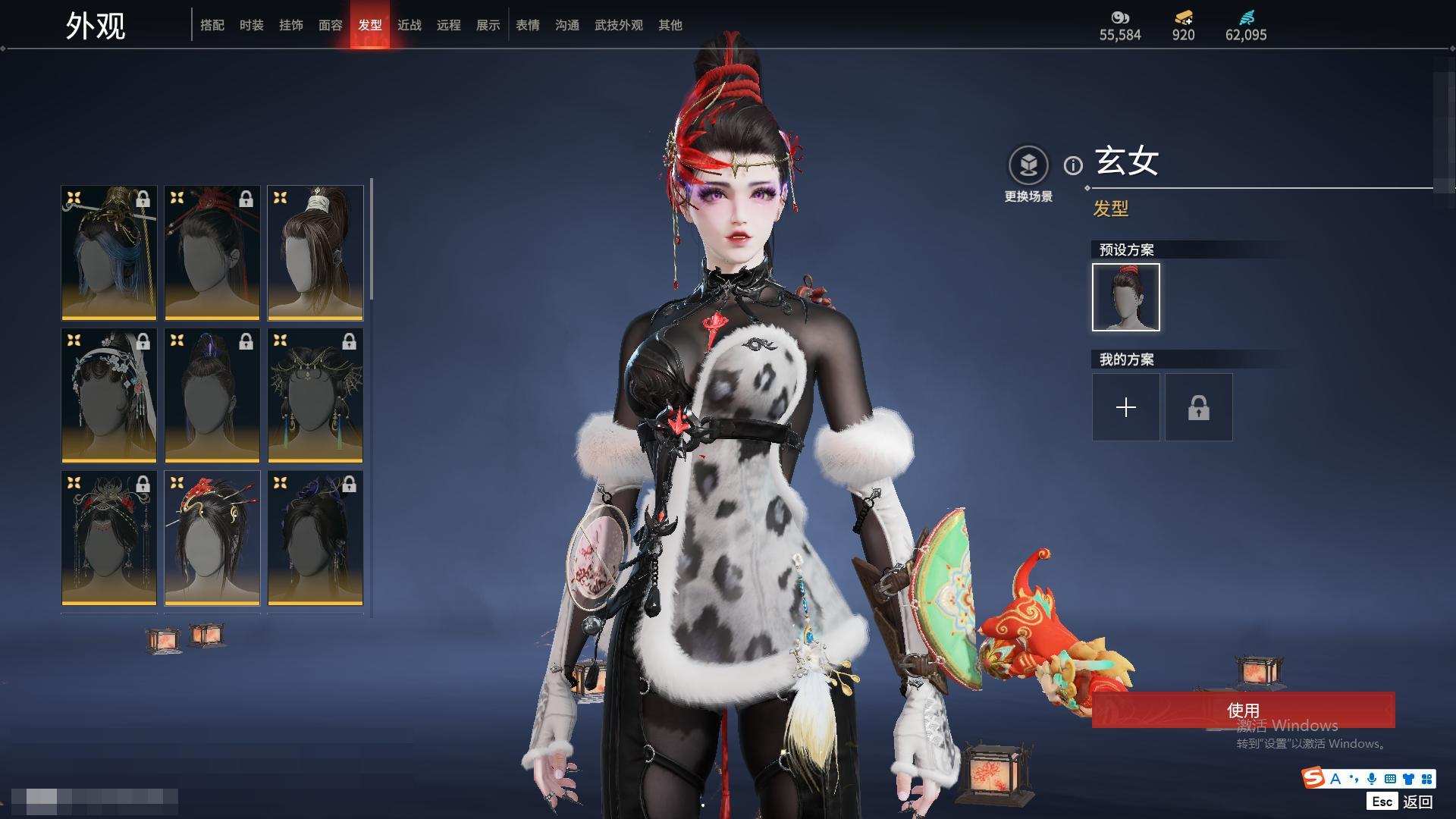The height and width of the screenshot is (819, 1456).
Task: Select the 挂饰 tab
Action: click(290, 25)
